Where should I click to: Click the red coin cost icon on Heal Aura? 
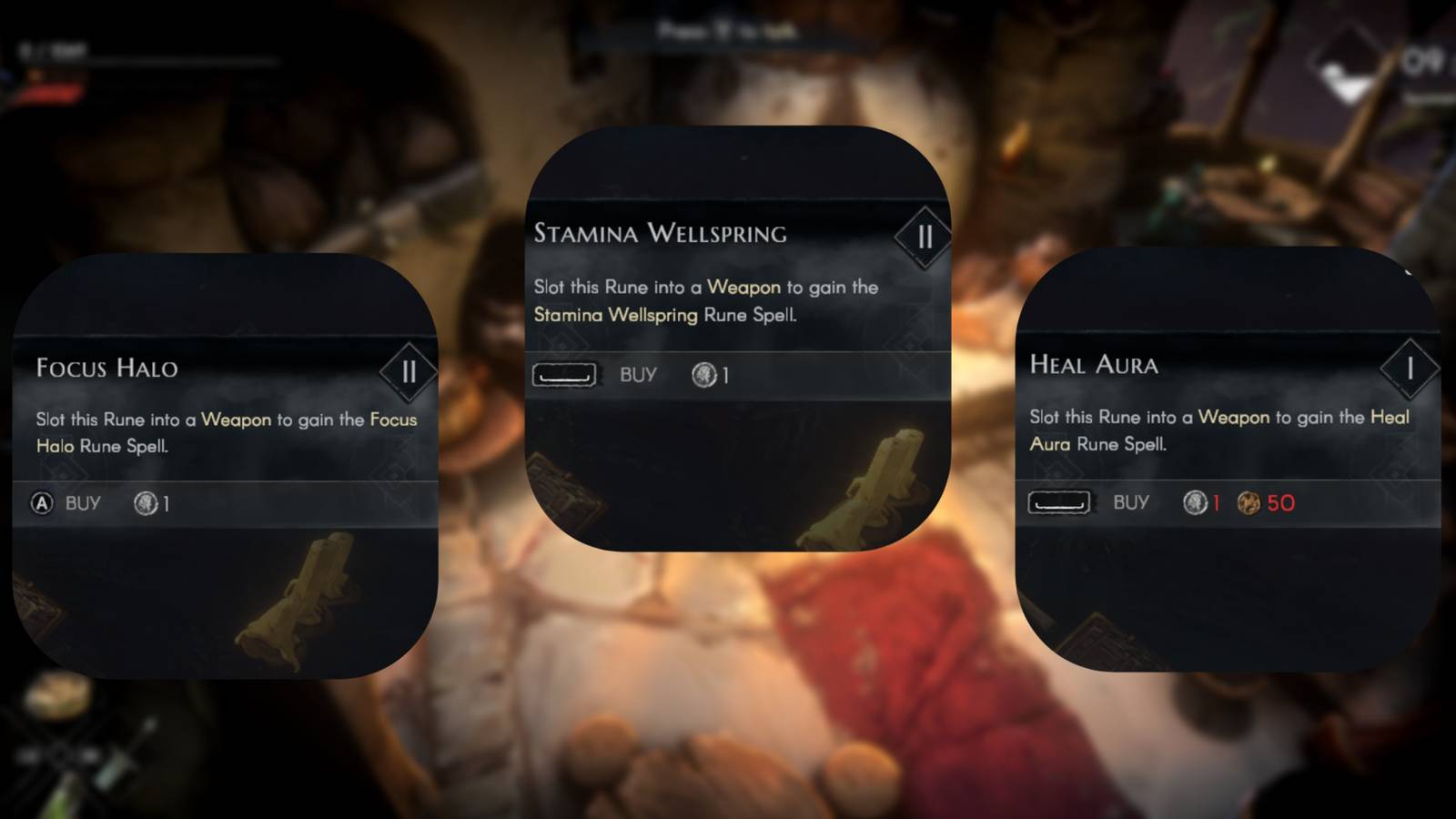(x=1193, y=503)
